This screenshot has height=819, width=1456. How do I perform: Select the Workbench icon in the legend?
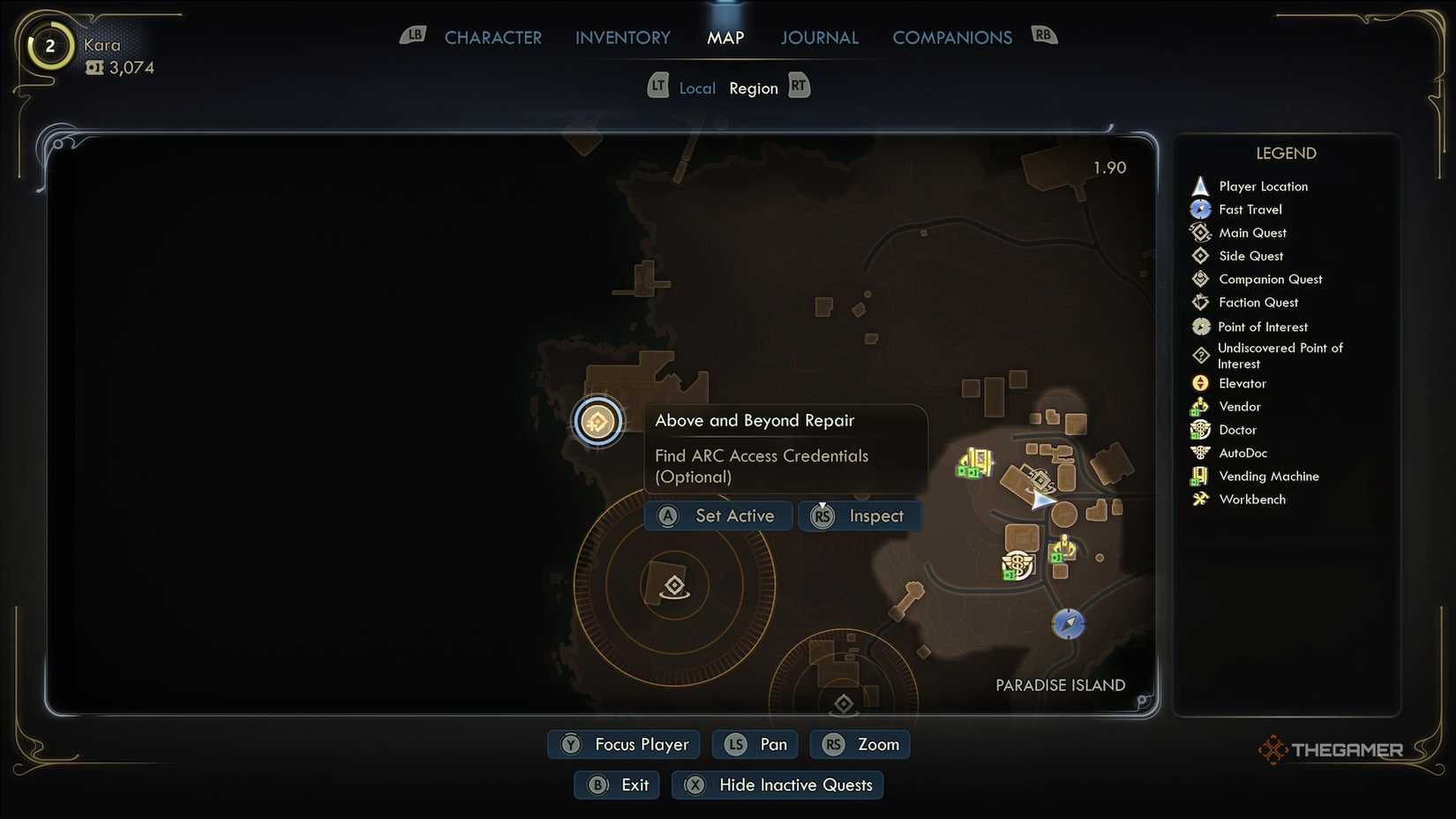1200,499
